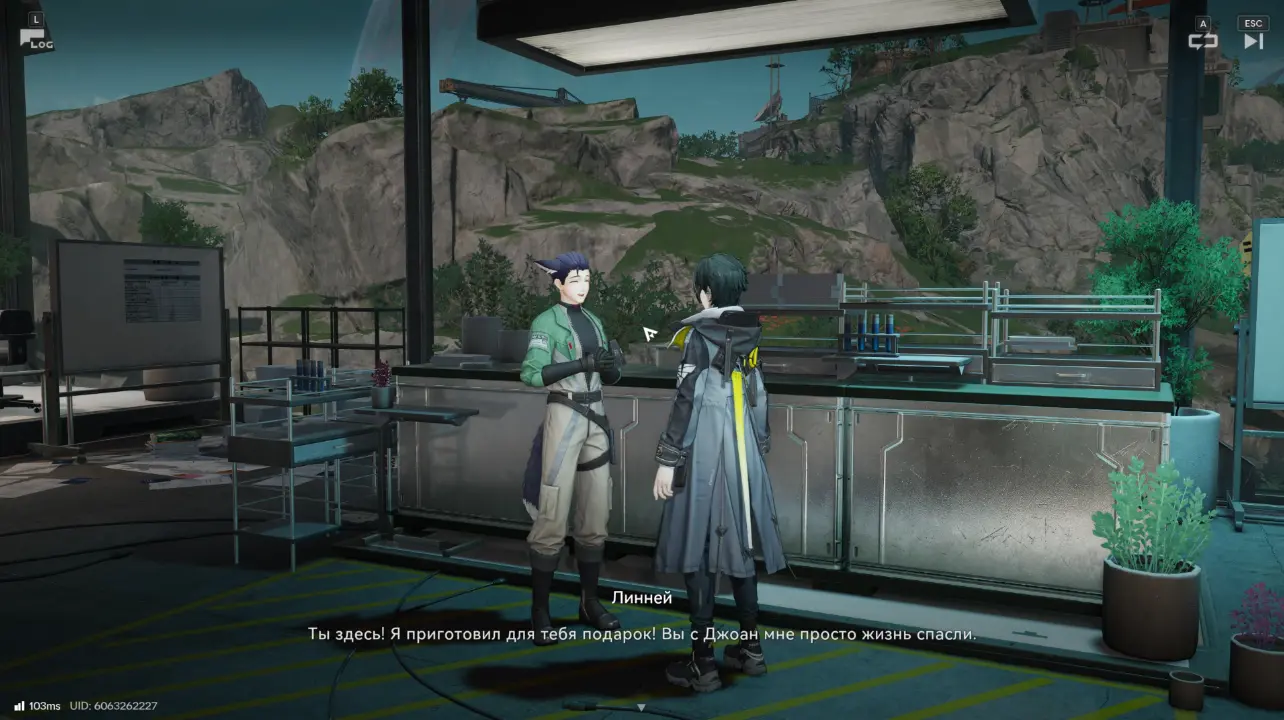This screenshot has width=1284, height=720.
Task: Skip the cutscene dialogue
Action: coord(1253,40)
